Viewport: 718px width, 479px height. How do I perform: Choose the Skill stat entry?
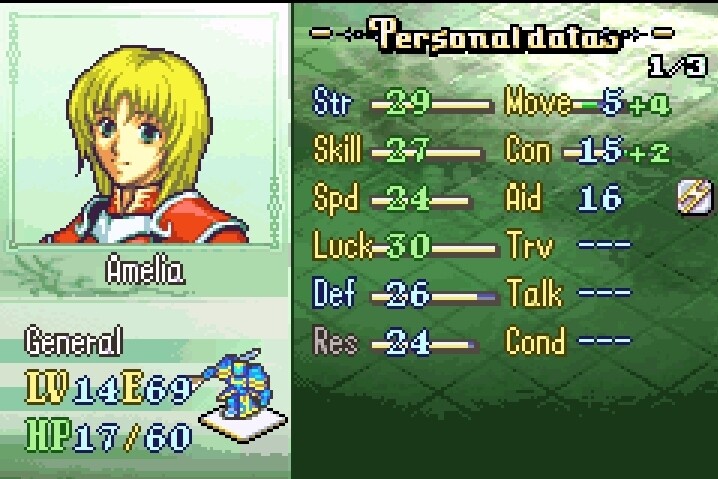pos(402,151)
